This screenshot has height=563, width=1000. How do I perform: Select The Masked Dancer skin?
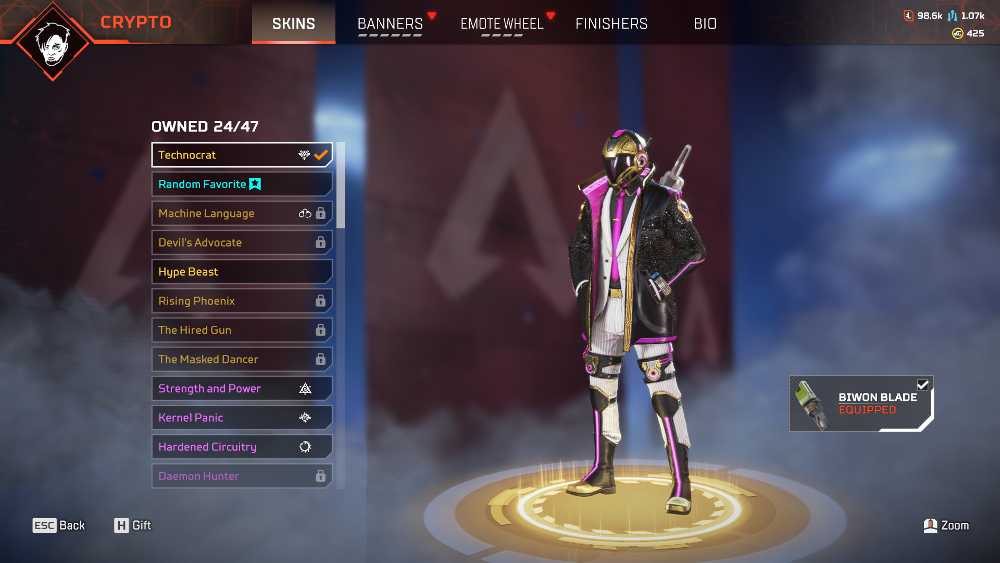tap(242, 359)
